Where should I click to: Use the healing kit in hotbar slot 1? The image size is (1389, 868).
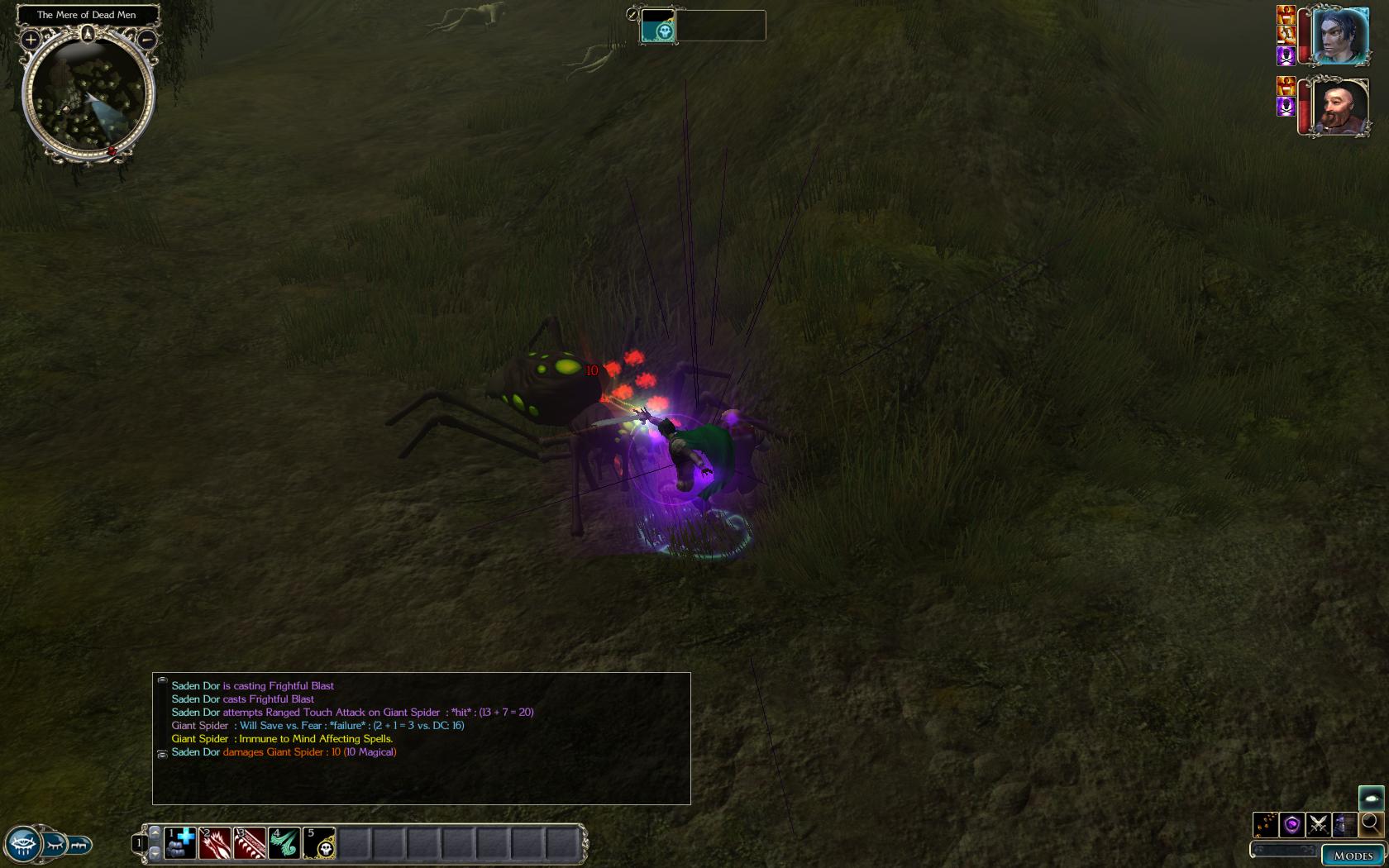[180, 843]
